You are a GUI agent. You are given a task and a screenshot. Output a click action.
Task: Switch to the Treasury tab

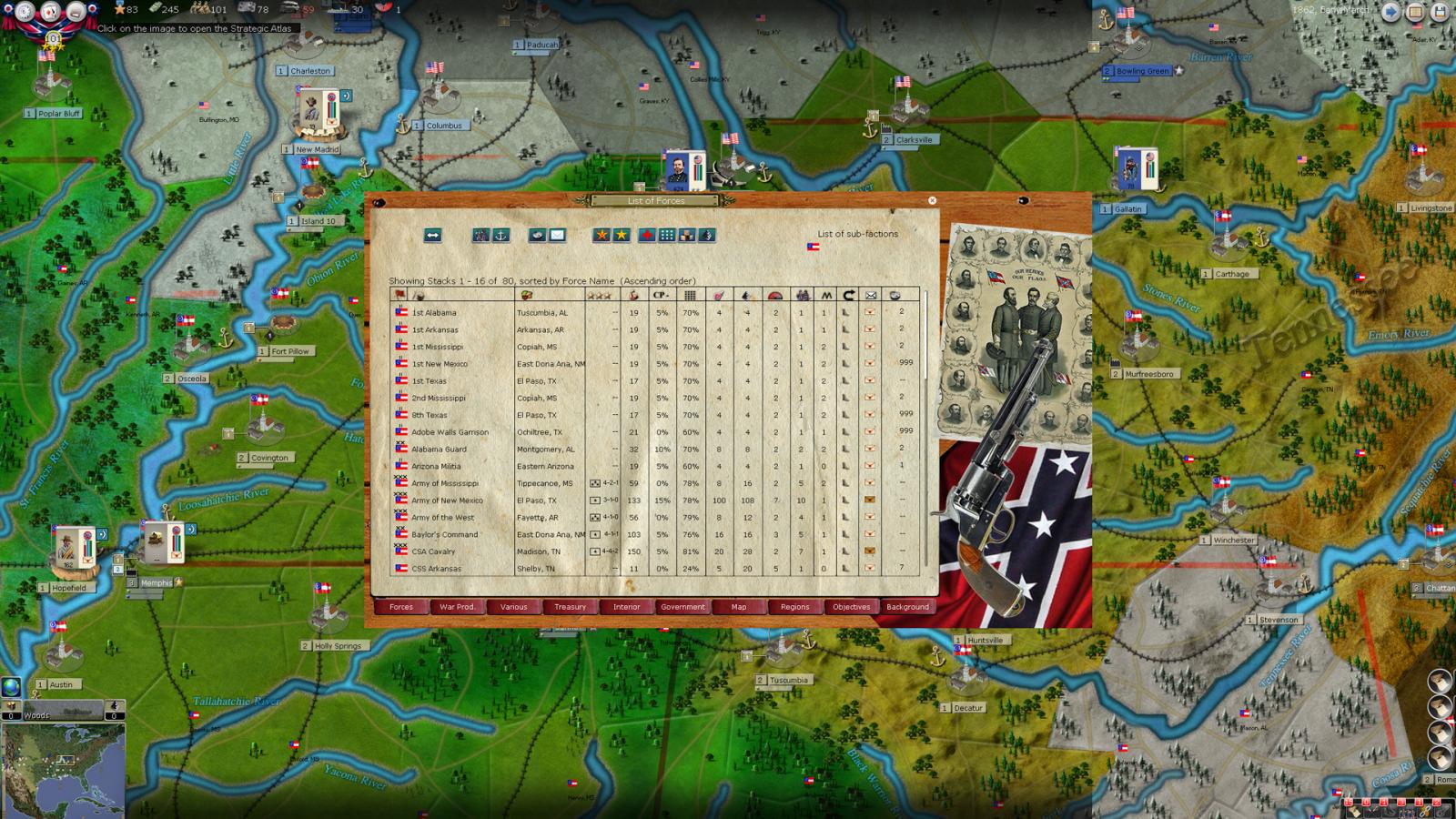pos(571,607)
